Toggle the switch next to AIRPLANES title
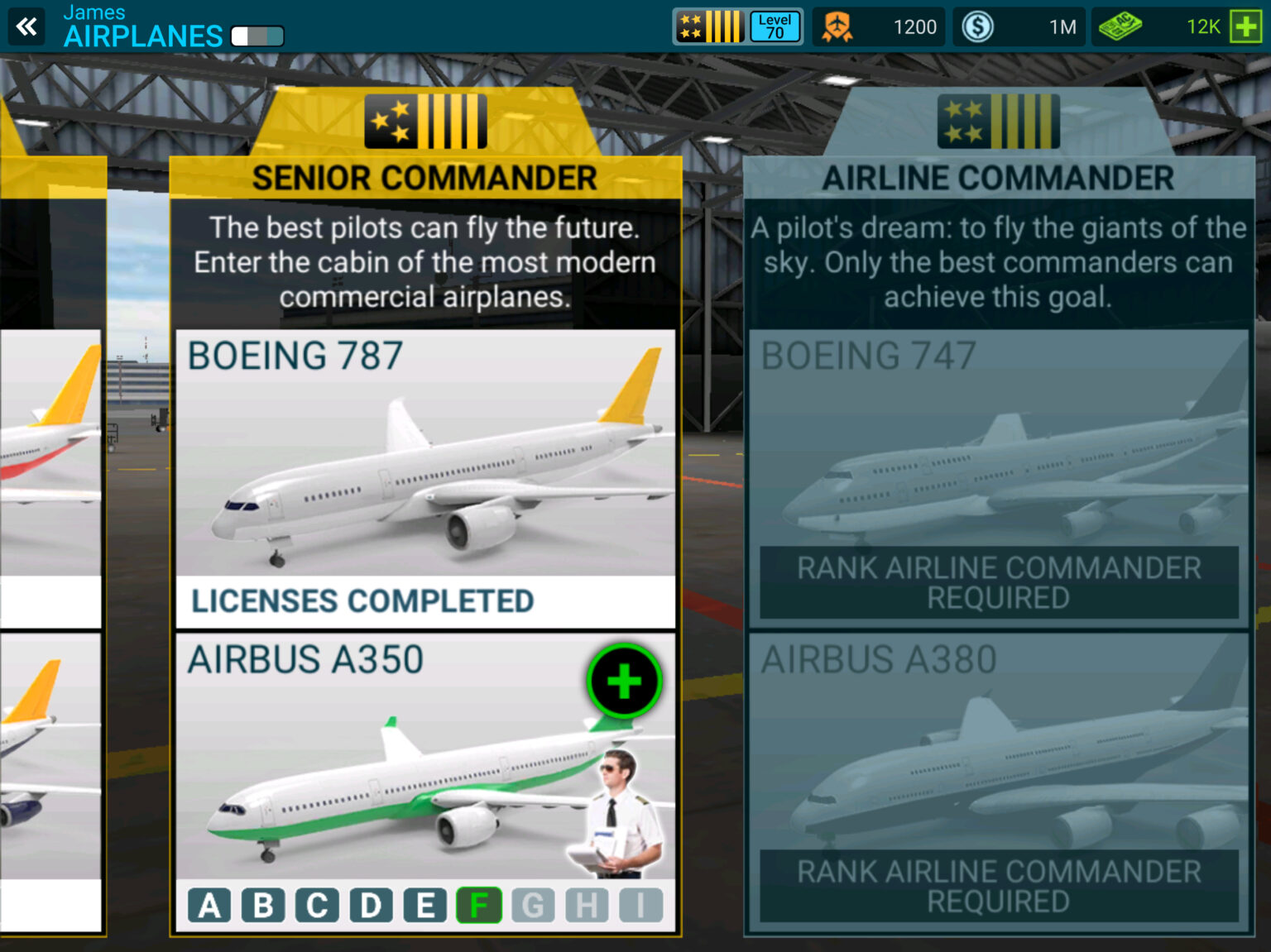This screenshot has height=952, width=1271. 255,36
